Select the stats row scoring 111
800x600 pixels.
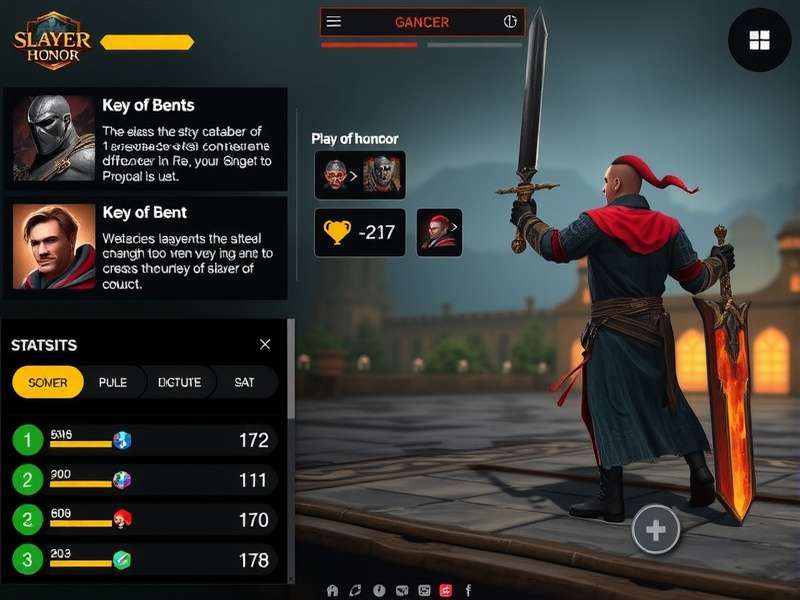(x=144, y=480)
